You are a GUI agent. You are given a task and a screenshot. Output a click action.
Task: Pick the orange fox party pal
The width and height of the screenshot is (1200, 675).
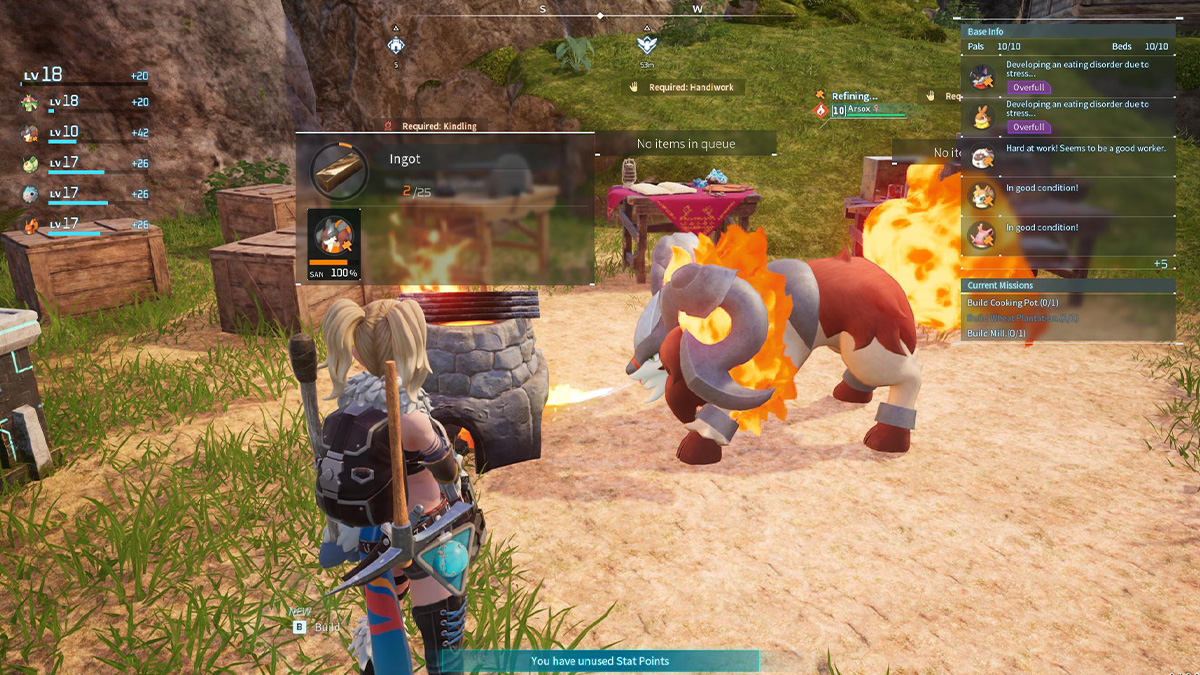[31, 225]
